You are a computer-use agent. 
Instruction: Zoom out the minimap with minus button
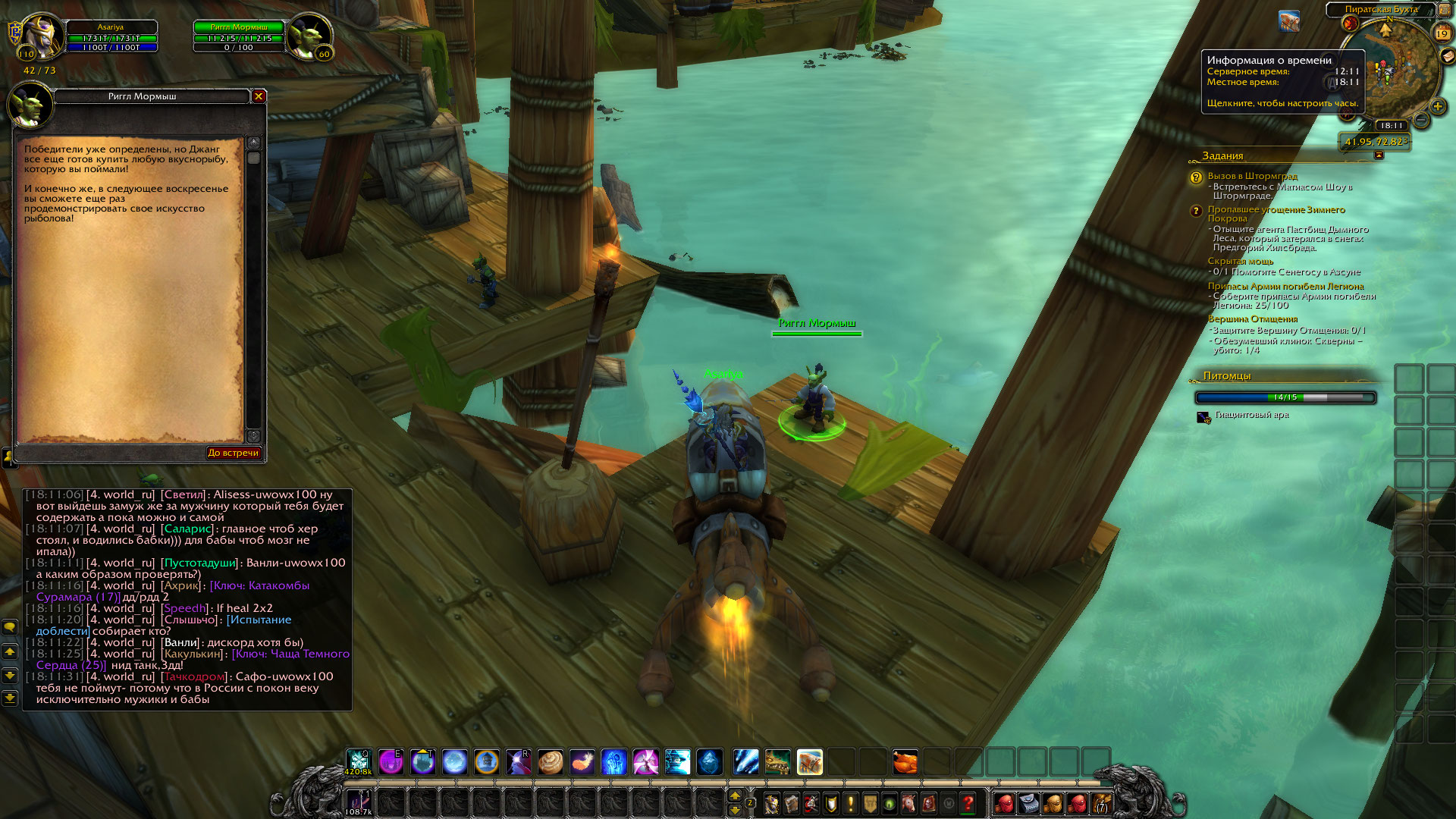(1422, 121)
